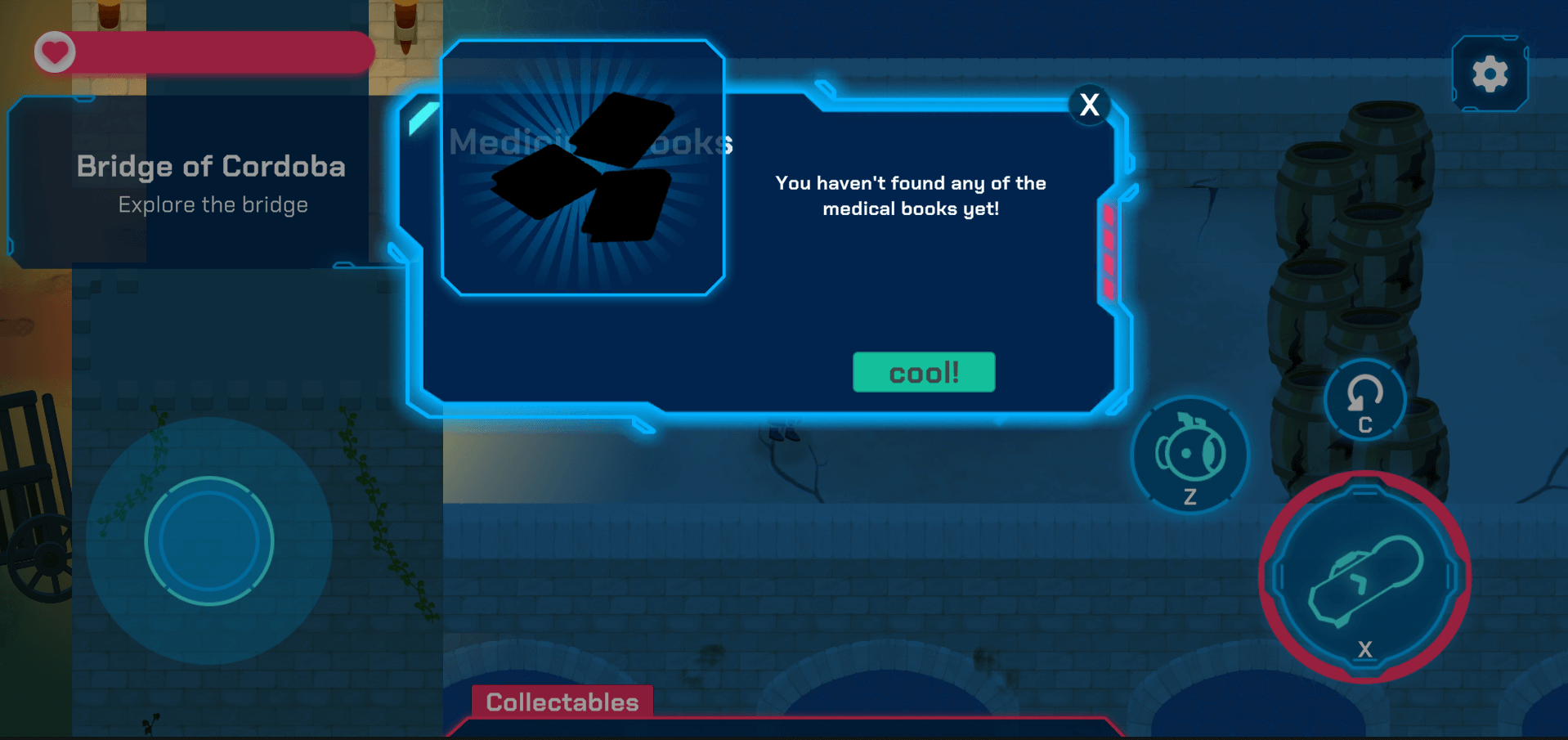Confirm with the cool! button
This screenshot has height=740, width=1568.
924,373
